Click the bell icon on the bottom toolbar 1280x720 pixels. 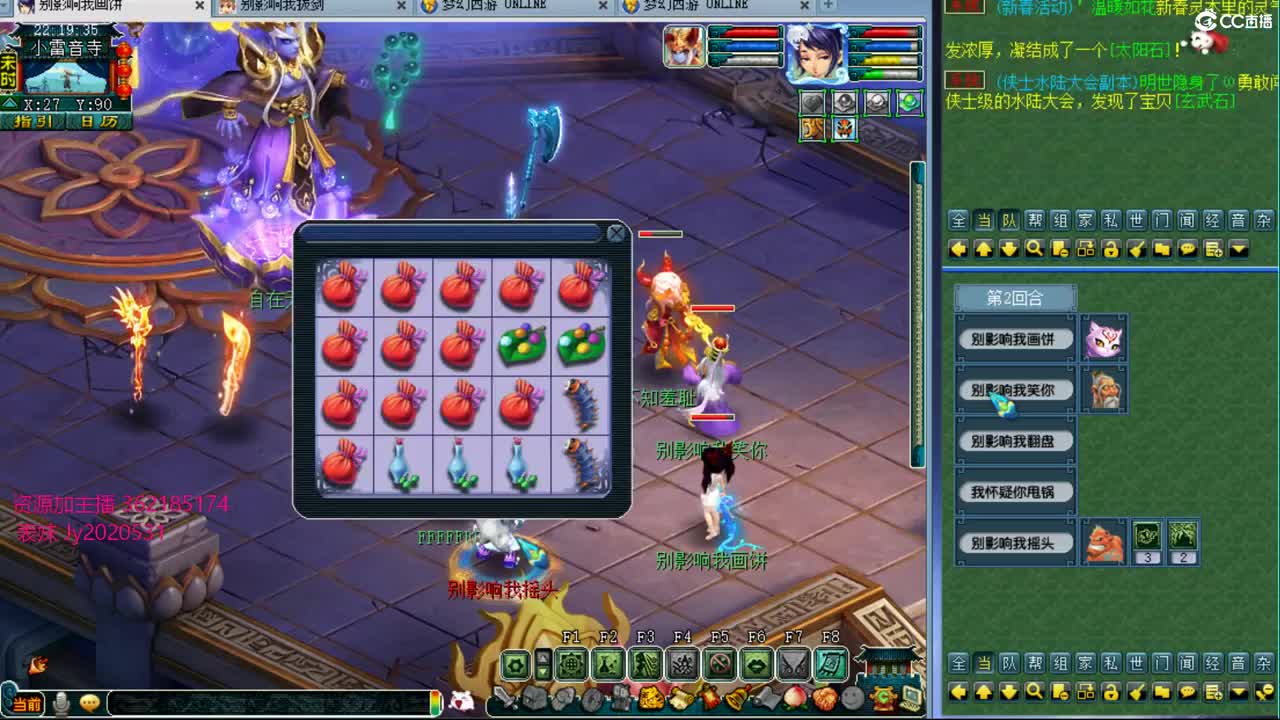[738, 697]
